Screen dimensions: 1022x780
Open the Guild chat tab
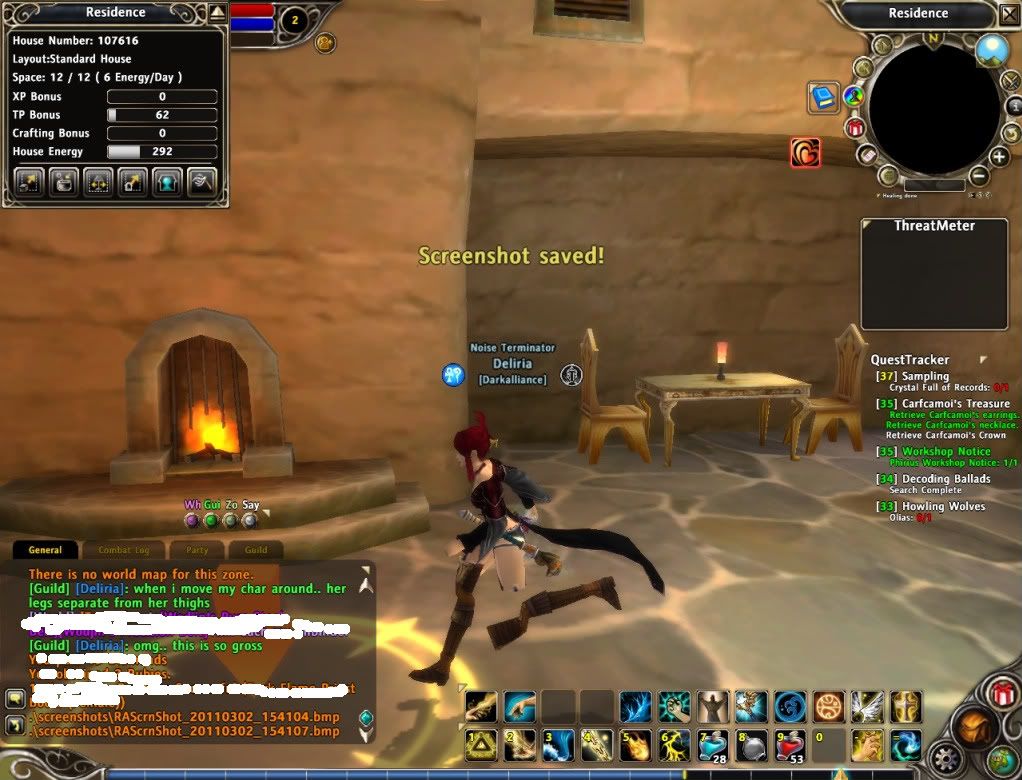pyautogui.click(x=256, y=550)
